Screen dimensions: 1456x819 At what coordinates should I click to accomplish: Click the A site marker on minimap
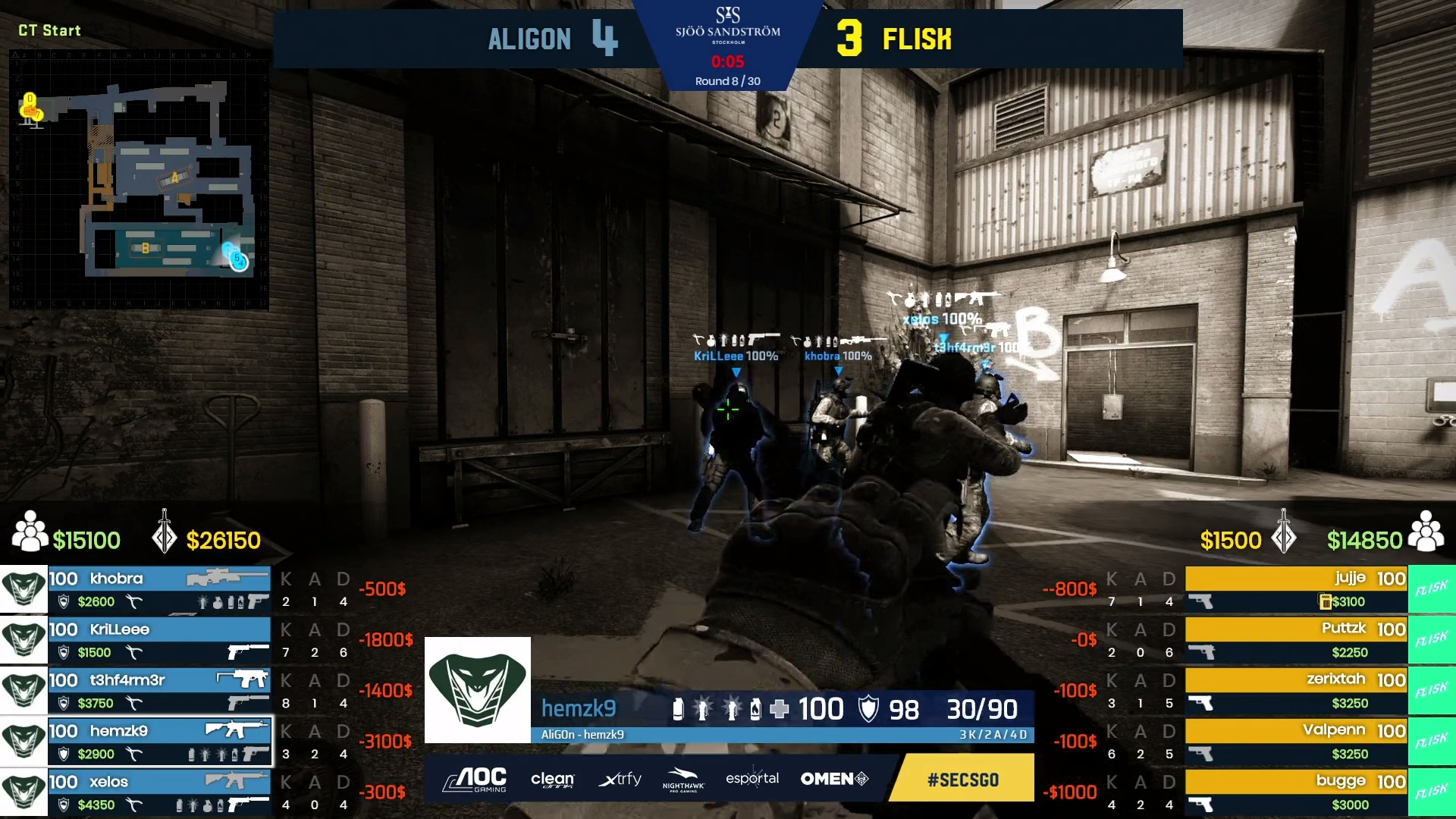(174, 178)
